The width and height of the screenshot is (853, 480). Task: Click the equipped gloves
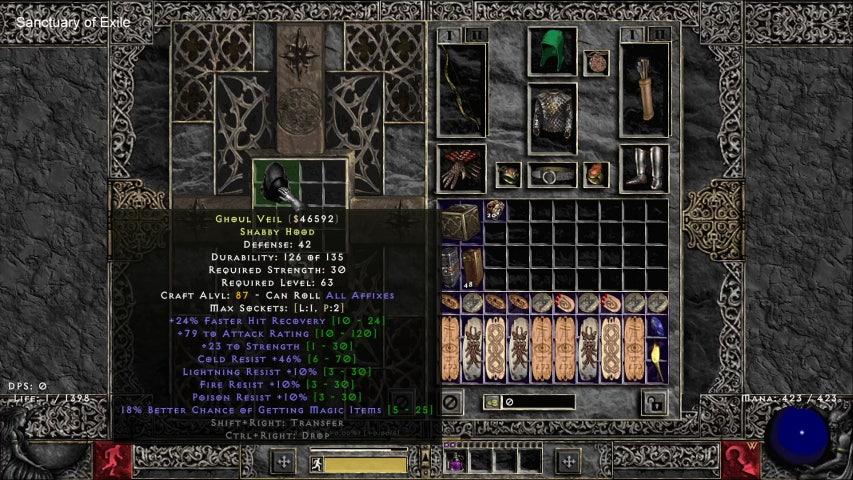[x=462, y=168]
